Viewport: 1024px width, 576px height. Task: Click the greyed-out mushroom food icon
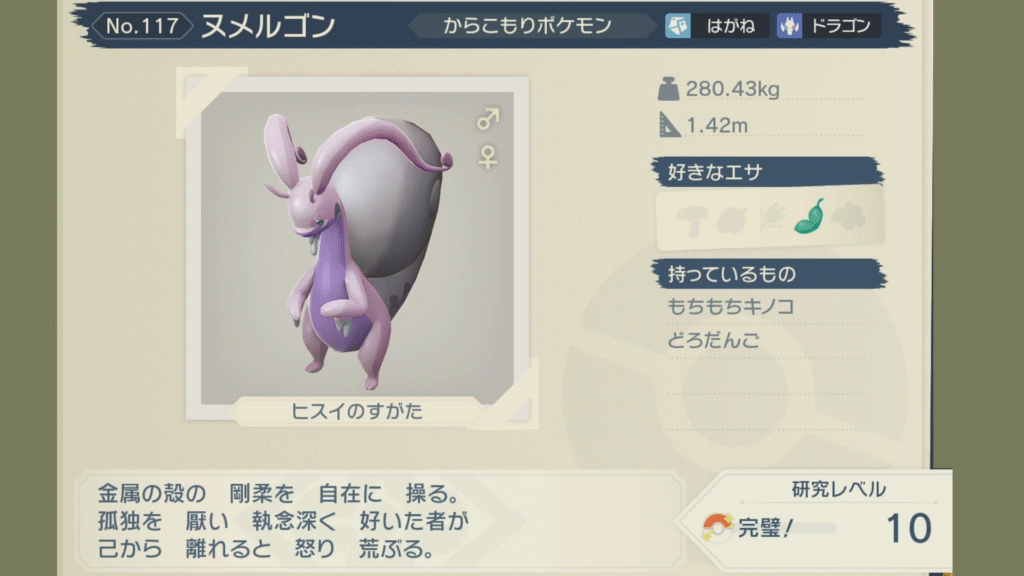[691, 219]
